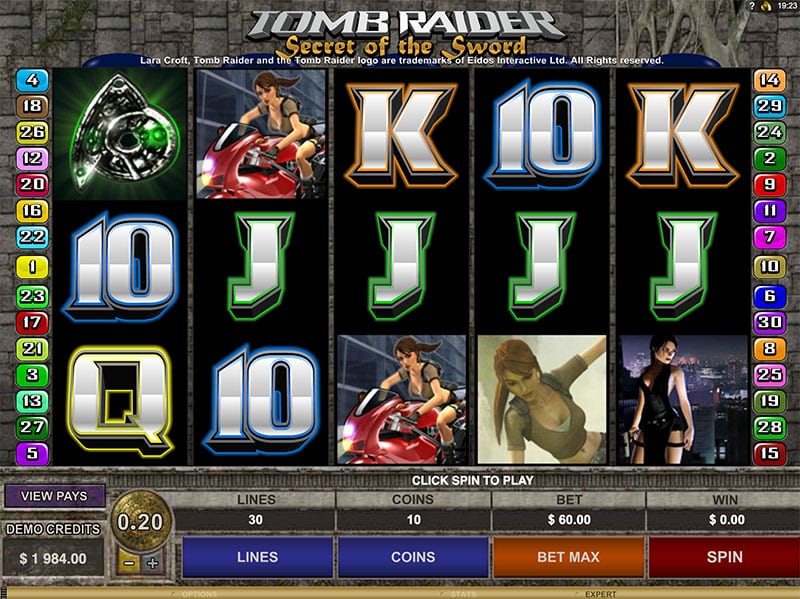Select the blue COINS button
This screenshot has width=800, height=599.
413,557
